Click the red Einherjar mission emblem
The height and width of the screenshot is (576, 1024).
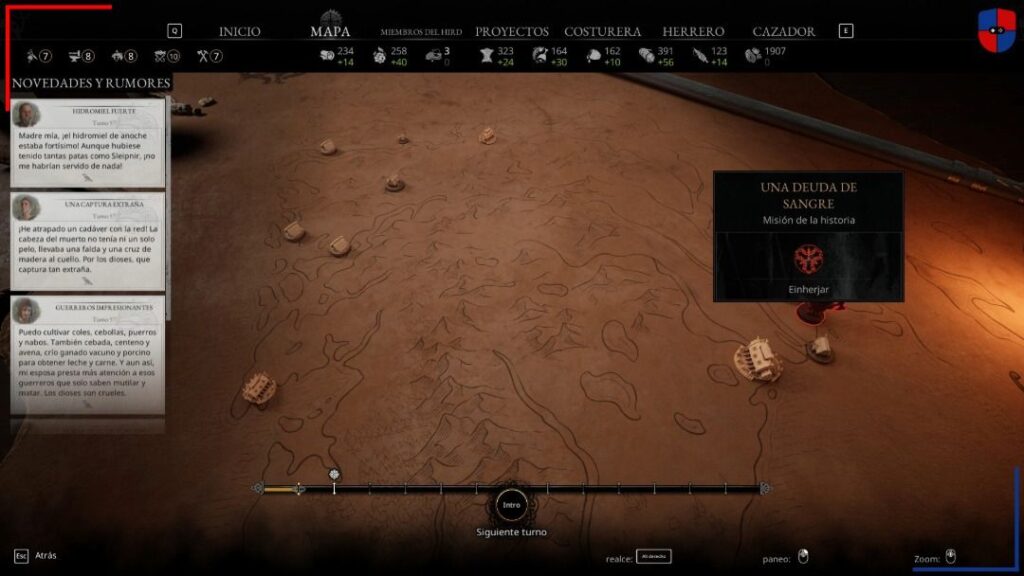click(x=807, y=259)
